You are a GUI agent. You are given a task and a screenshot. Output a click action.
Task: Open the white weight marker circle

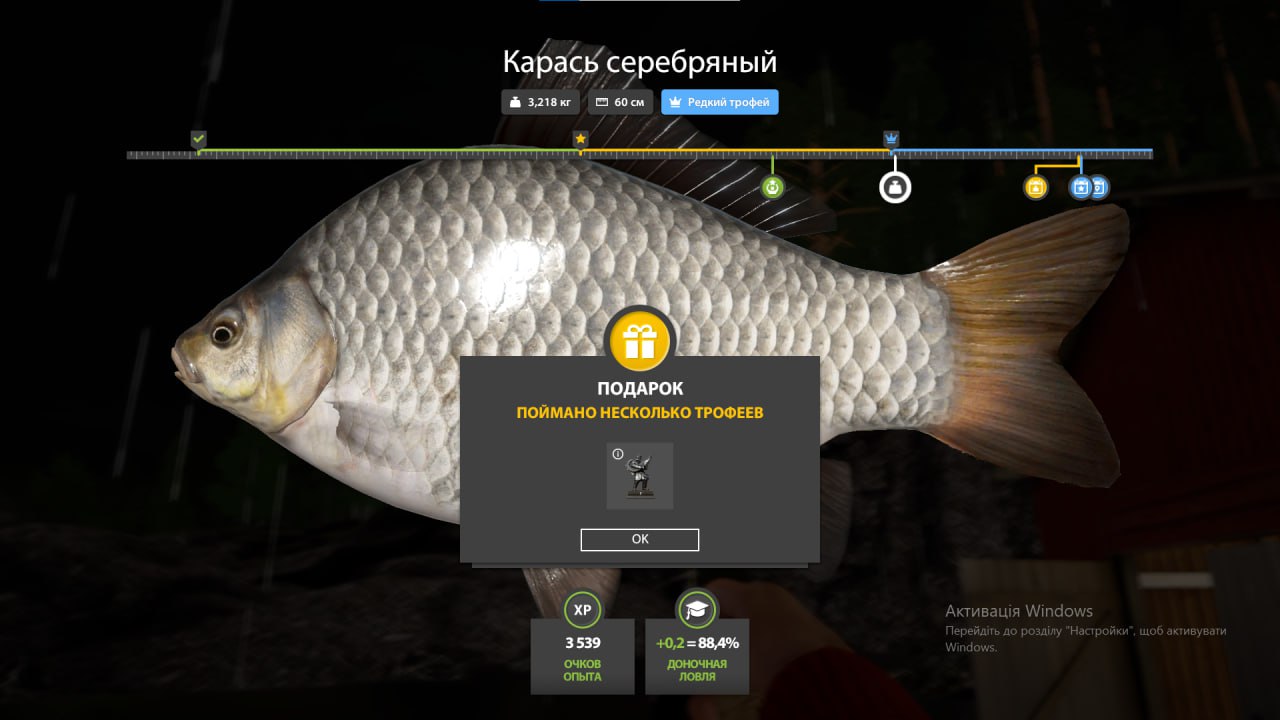click(894, 186)
